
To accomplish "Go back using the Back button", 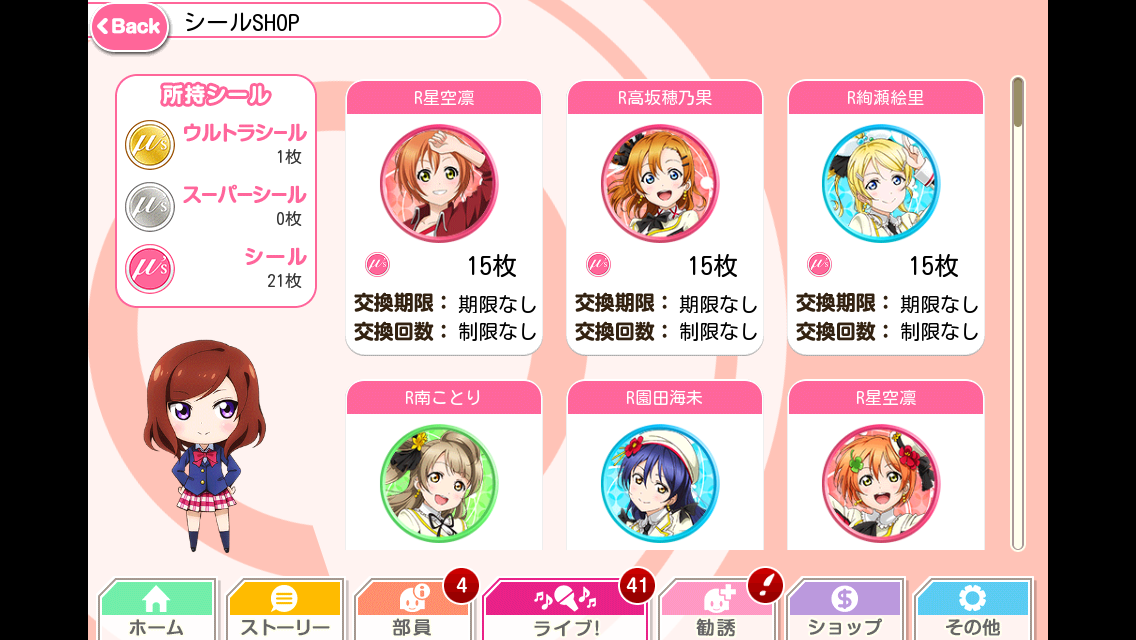I will pos(130,26).
